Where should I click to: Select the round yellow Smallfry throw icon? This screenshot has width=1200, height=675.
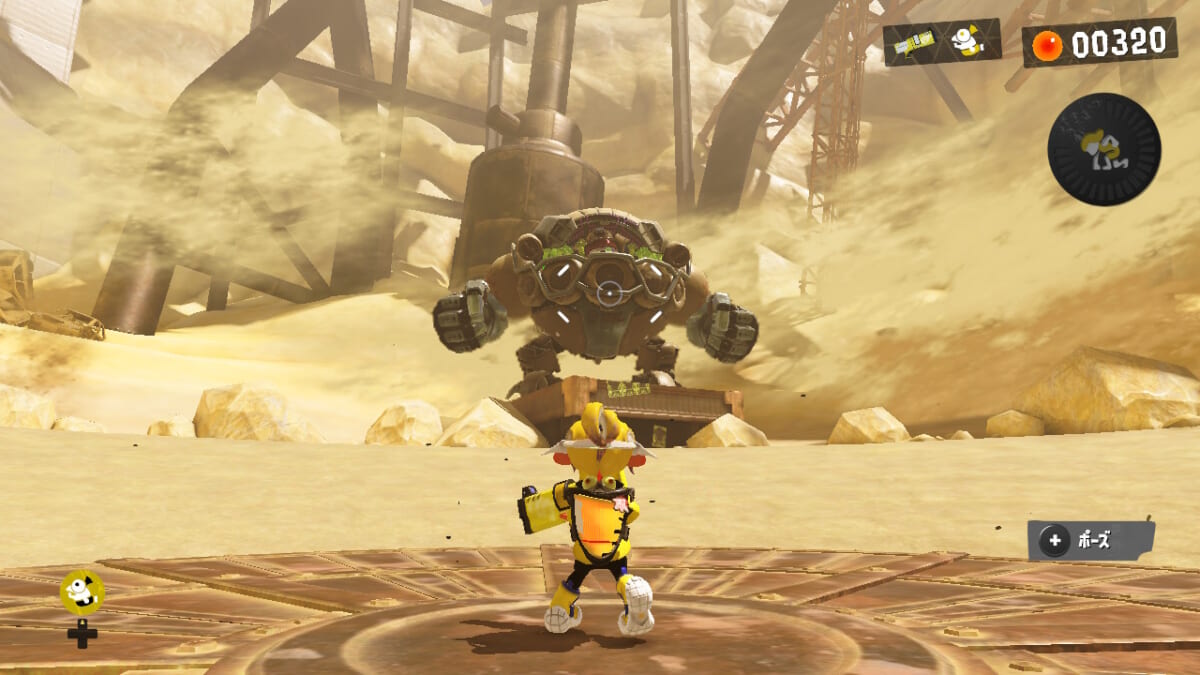(82, 592)
